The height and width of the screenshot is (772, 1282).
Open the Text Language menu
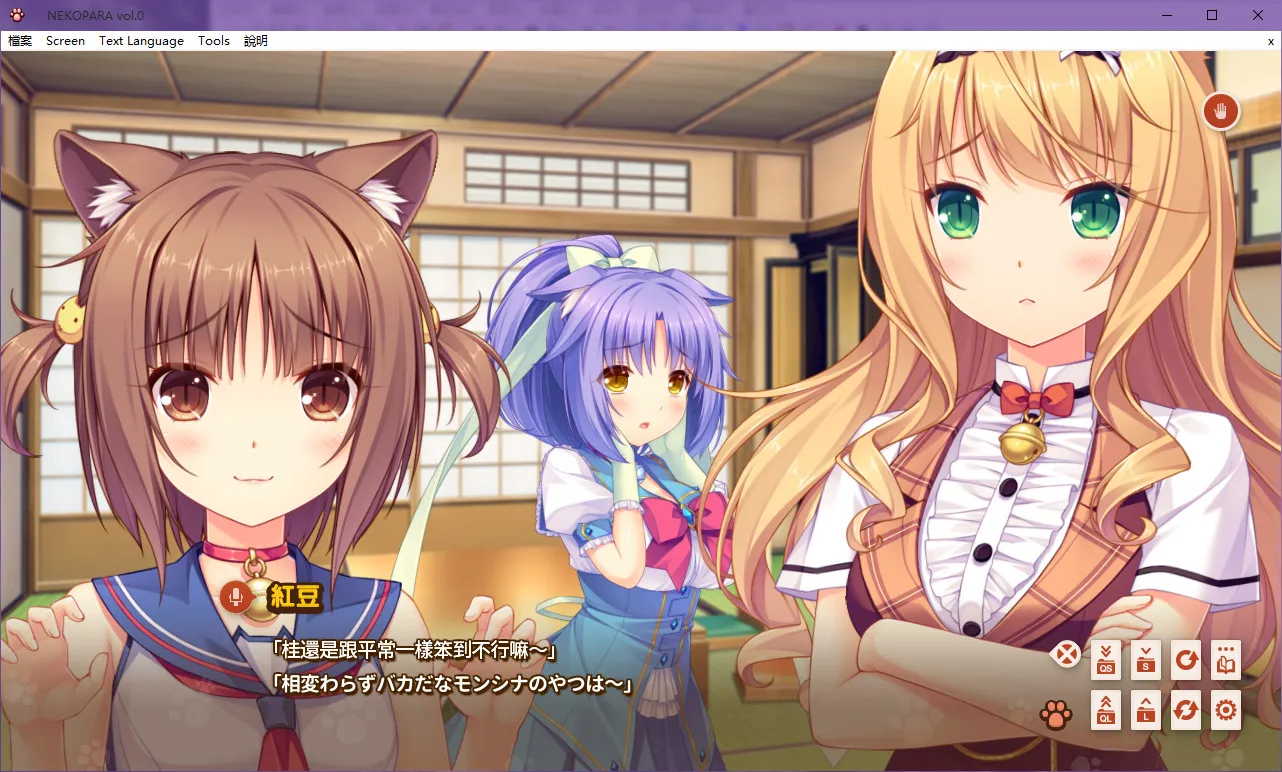coord(140,40)
